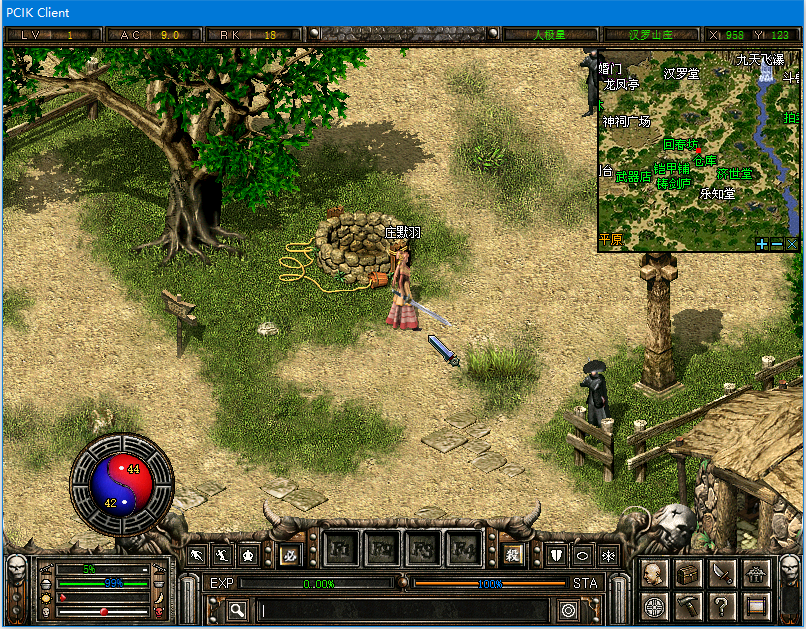Select the 济世堂 label on the minimap

click(734, 174)
